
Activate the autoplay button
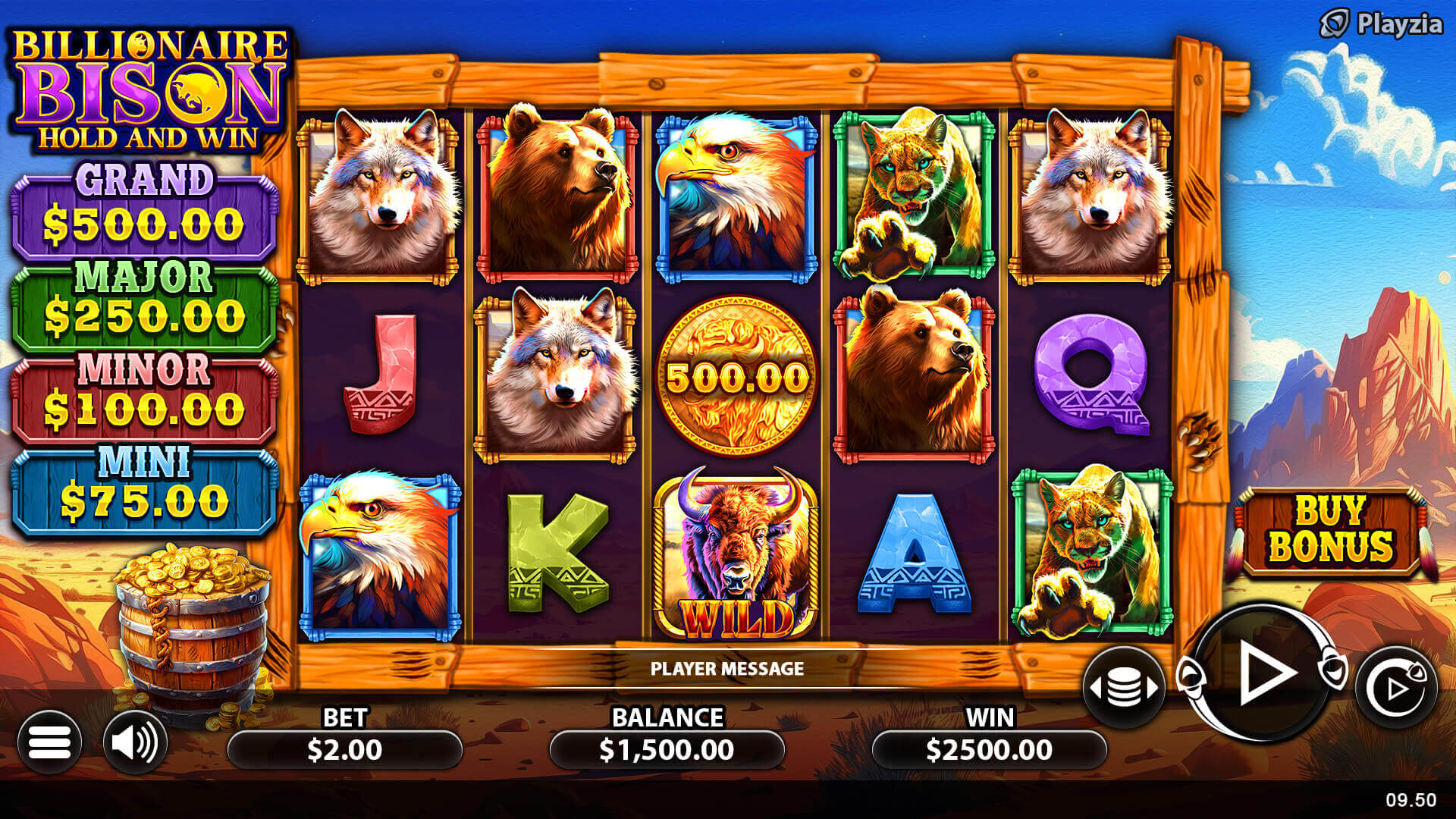(1396, 687)
